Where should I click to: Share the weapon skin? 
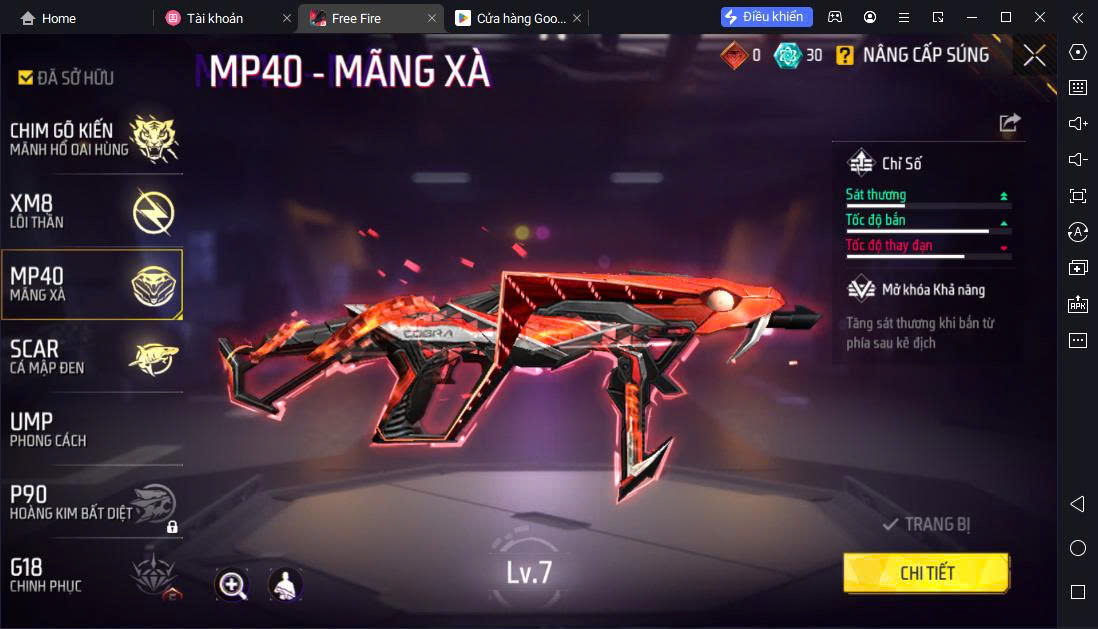pos(1010,122)
